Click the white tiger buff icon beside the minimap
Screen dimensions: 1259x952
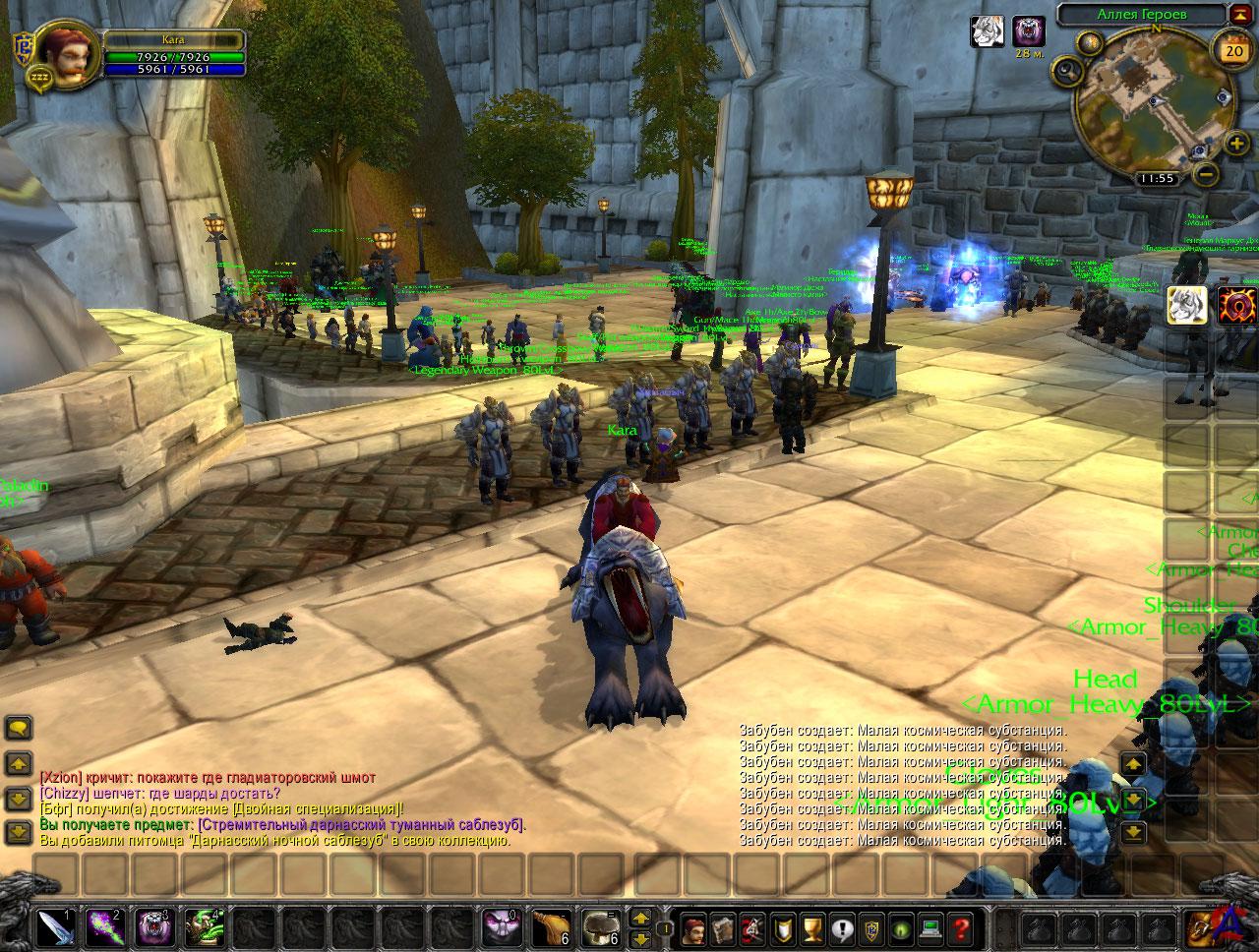point(987,32)
